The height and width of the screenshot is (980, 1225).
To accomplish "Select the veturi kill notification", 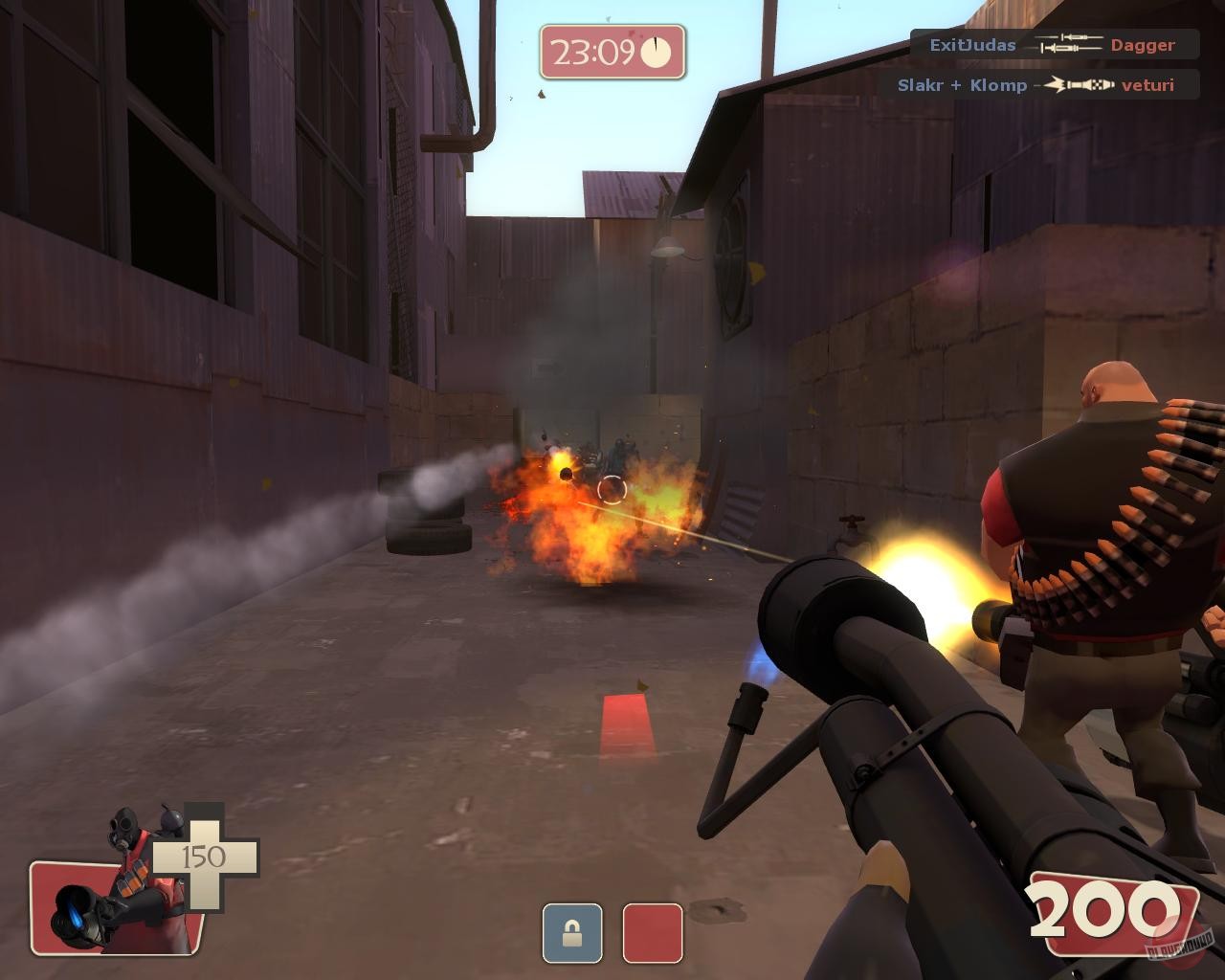I will click(x=1148, y=85).
